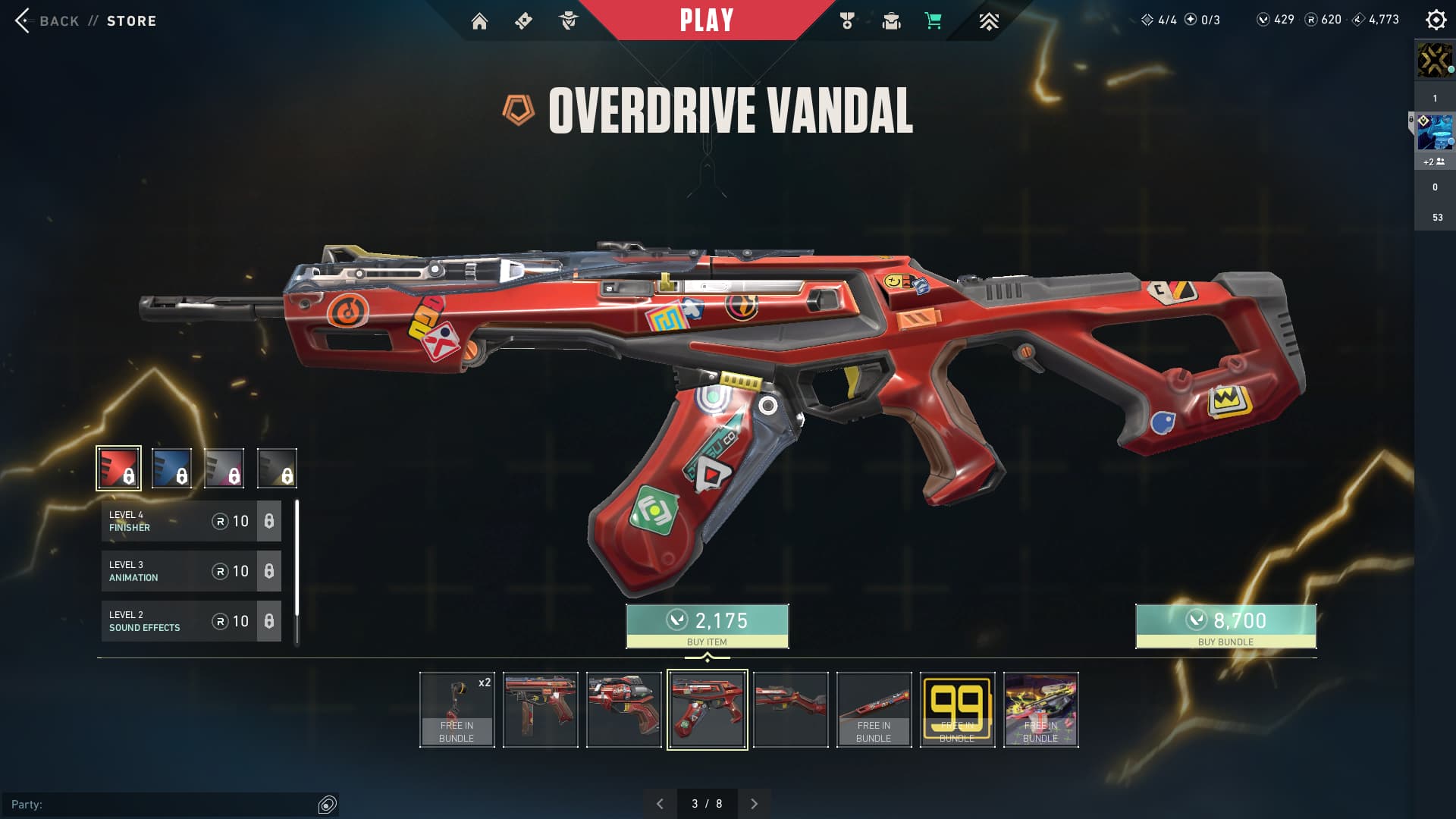Open the home screen icon
Screen dimensions: 1456x819
(x=479, y=21)
